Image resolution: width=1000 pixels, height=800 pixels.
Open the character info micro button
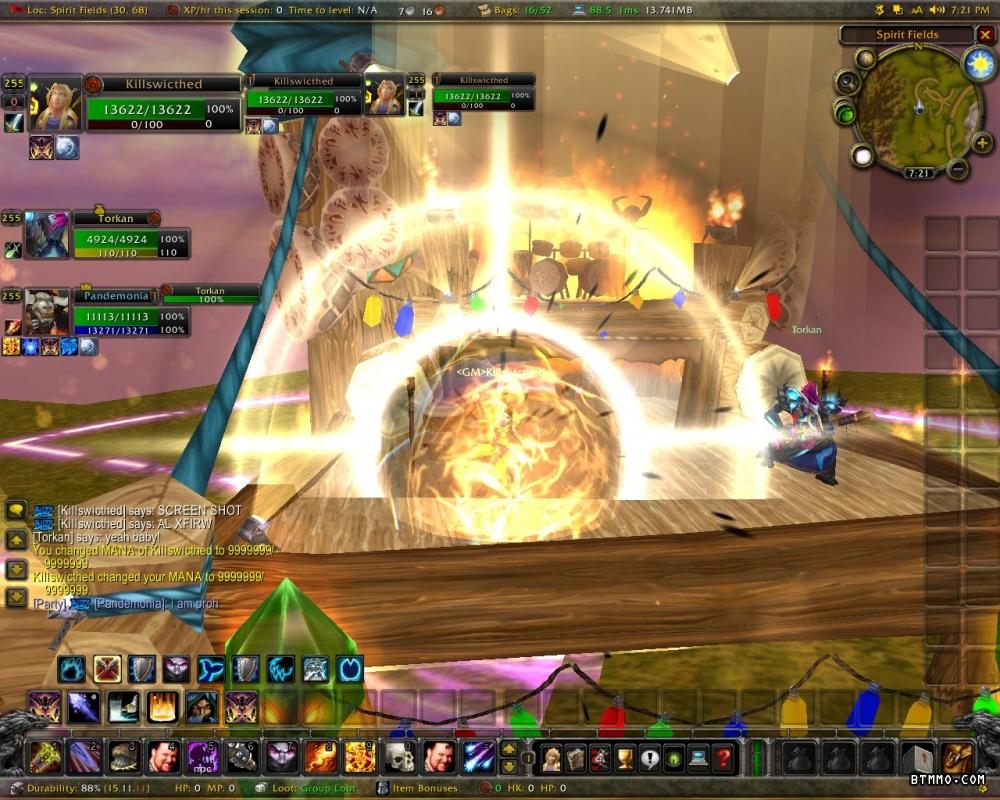coord(551,758)
